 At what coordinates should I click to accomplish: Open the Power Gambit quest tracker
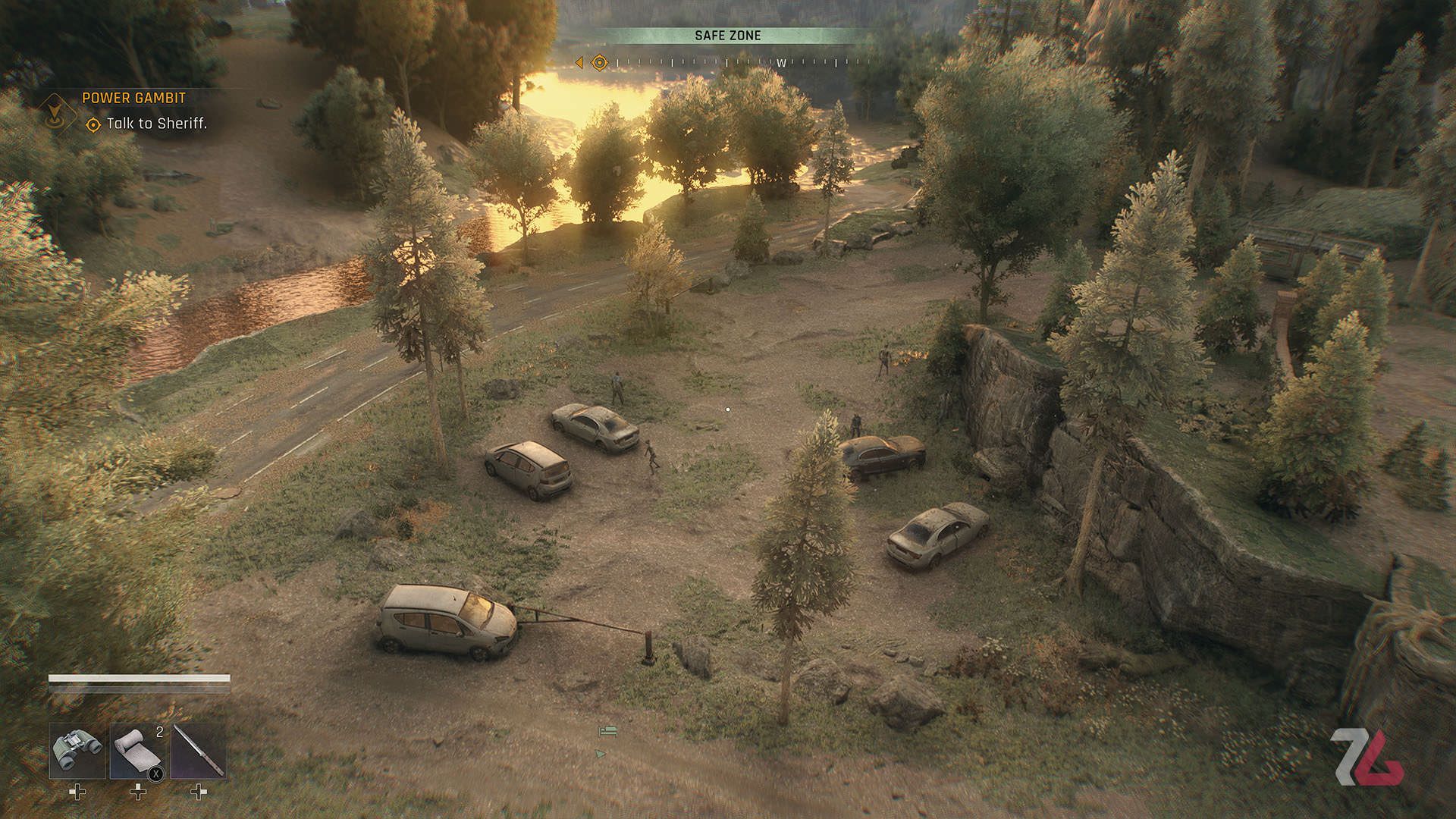133,98
